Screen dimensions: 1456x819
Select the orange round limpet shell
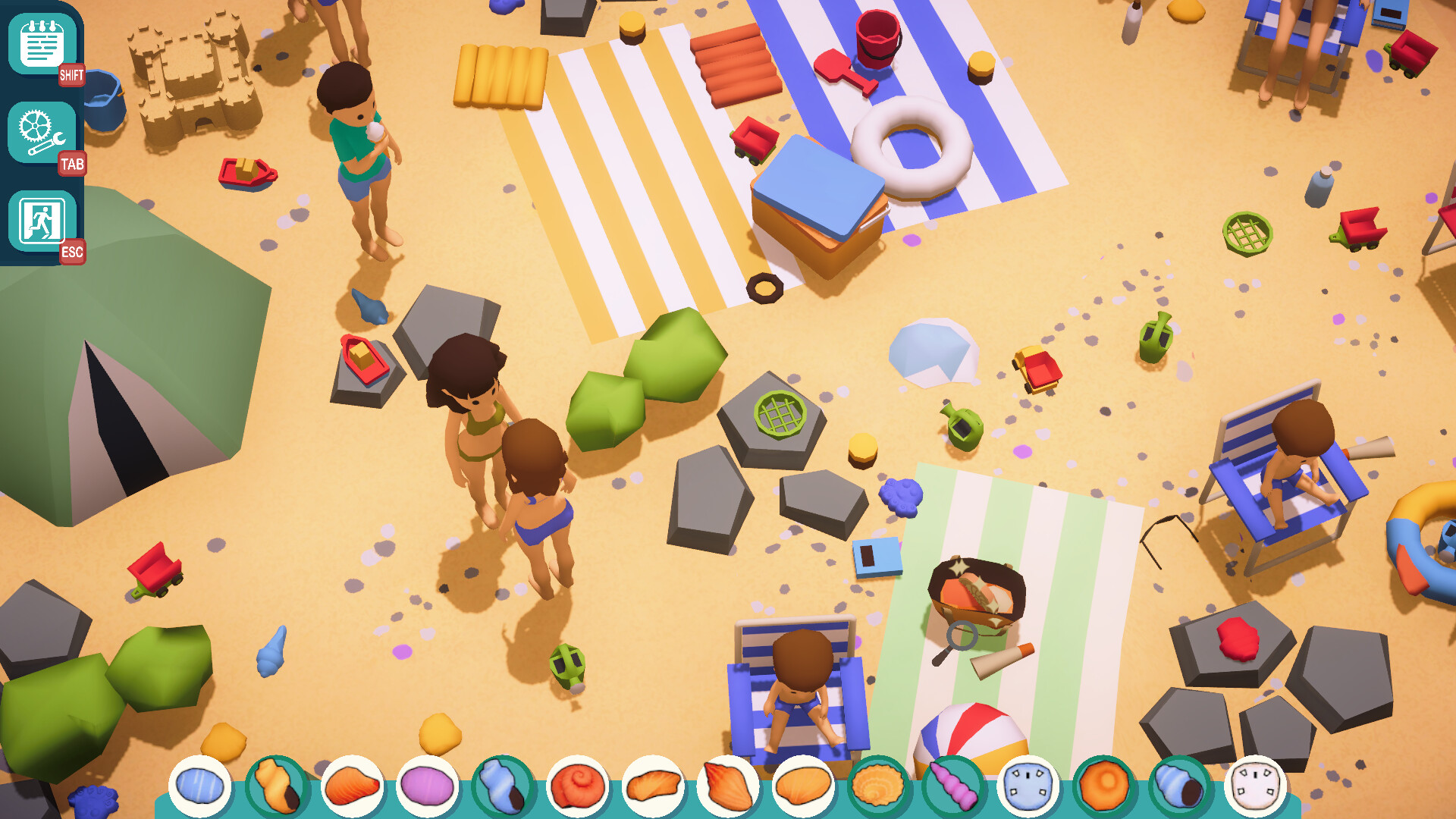coord(1103,786)
